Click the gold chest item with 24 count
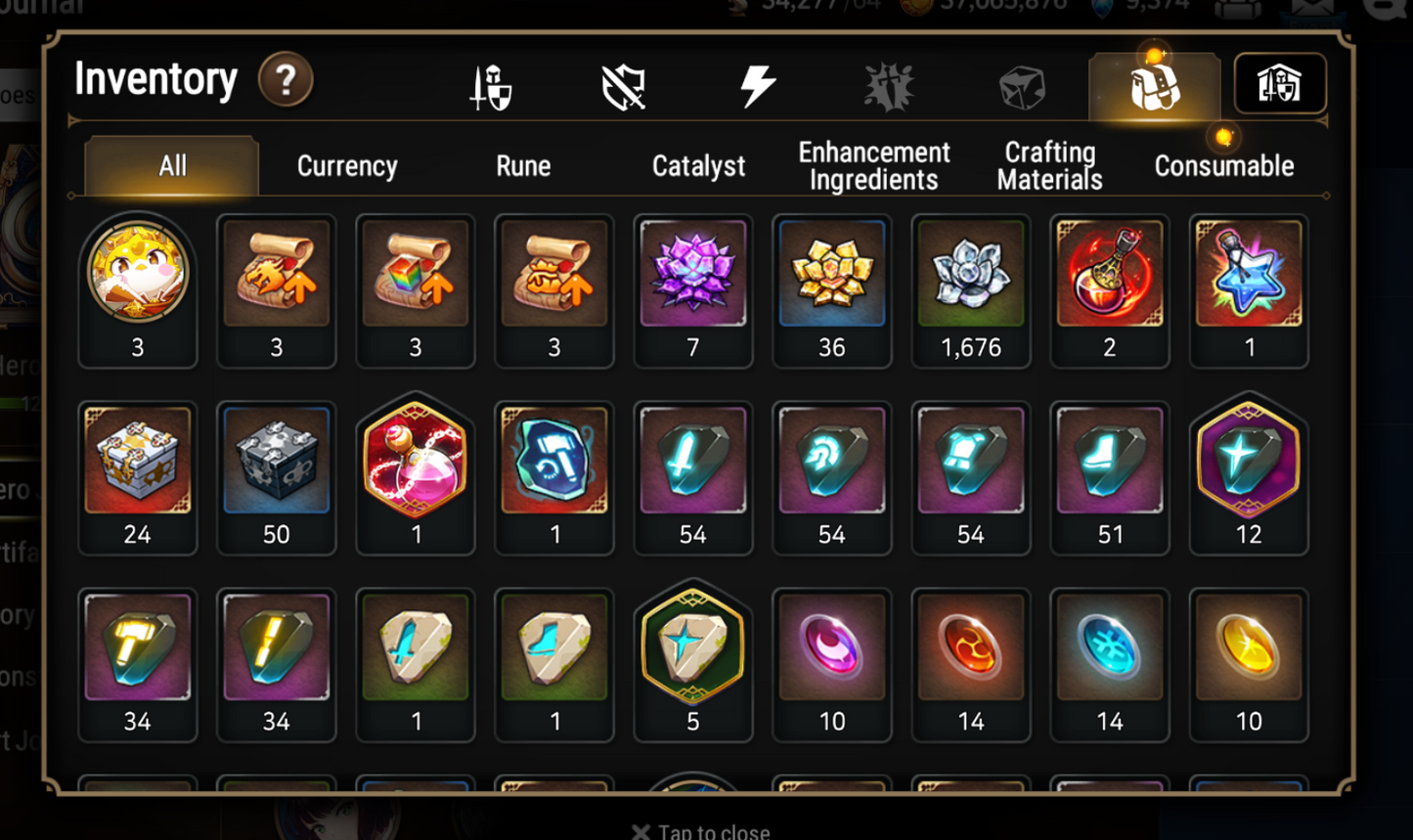Image resolution: width=1413 pixels, height=840 pixels. click(138, 458)
